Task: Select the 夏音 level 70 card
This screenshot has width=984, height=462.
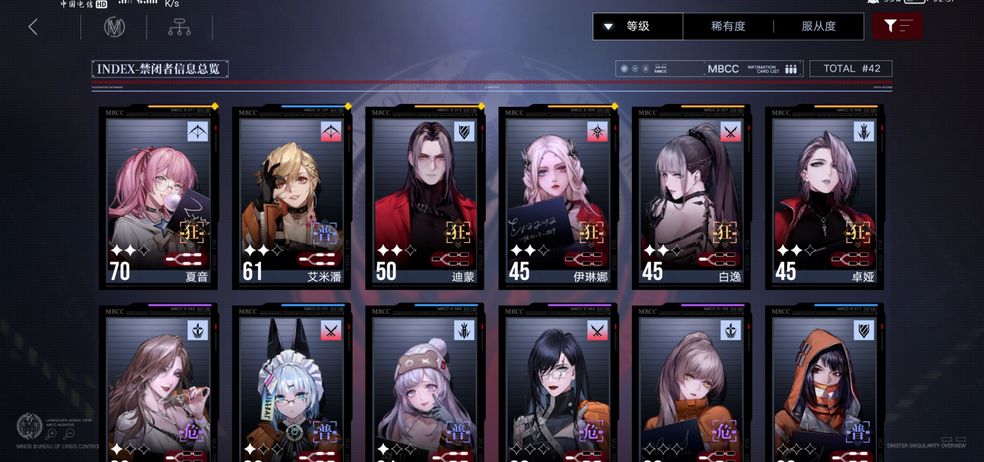Action: (x=158, y=198)
